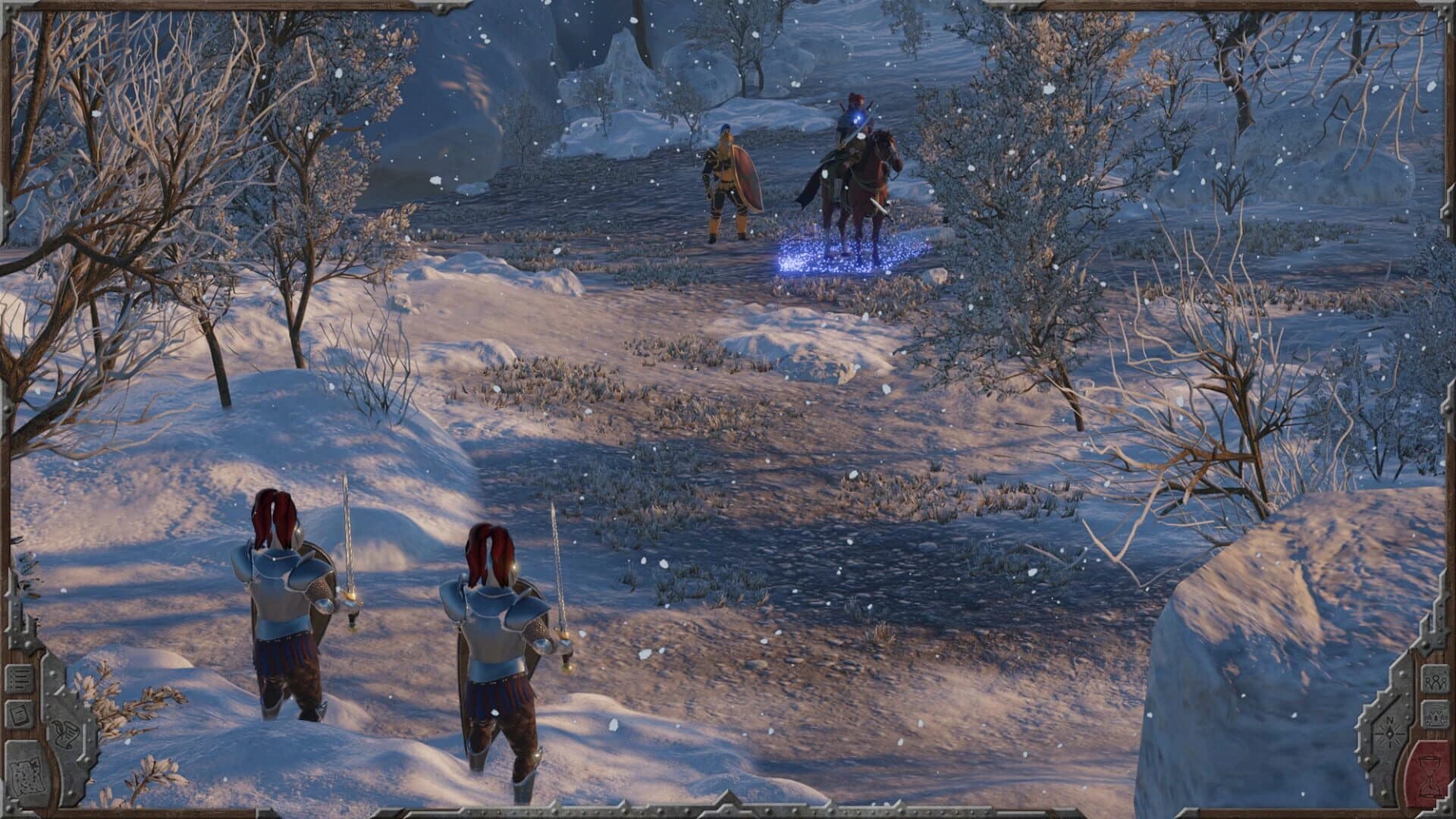This screenshot has width=1456, height=819.
Task: Open the contracts document icon above the map
Action: tap(19, 713)
